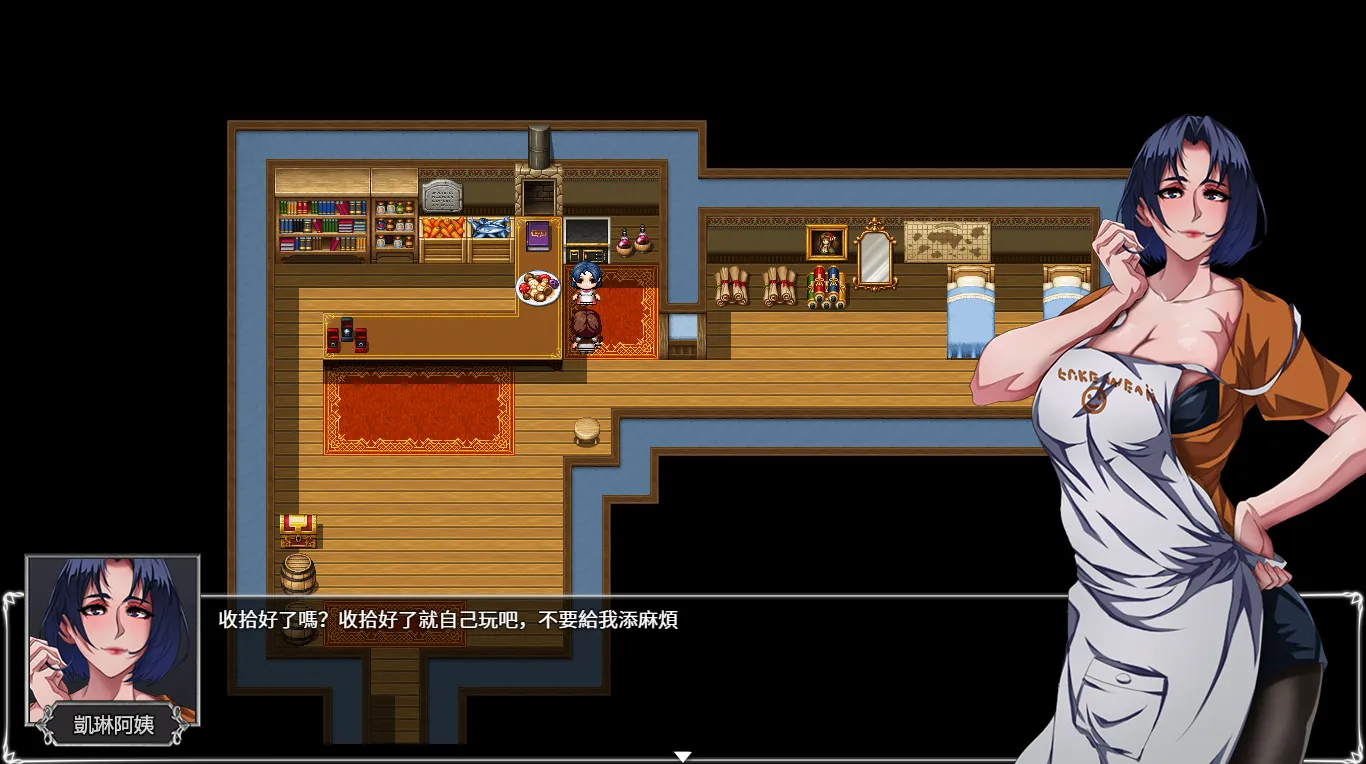Click the plate of bread and food
The height and width of the screenshot is (764, 1366).
coord(538,288)
